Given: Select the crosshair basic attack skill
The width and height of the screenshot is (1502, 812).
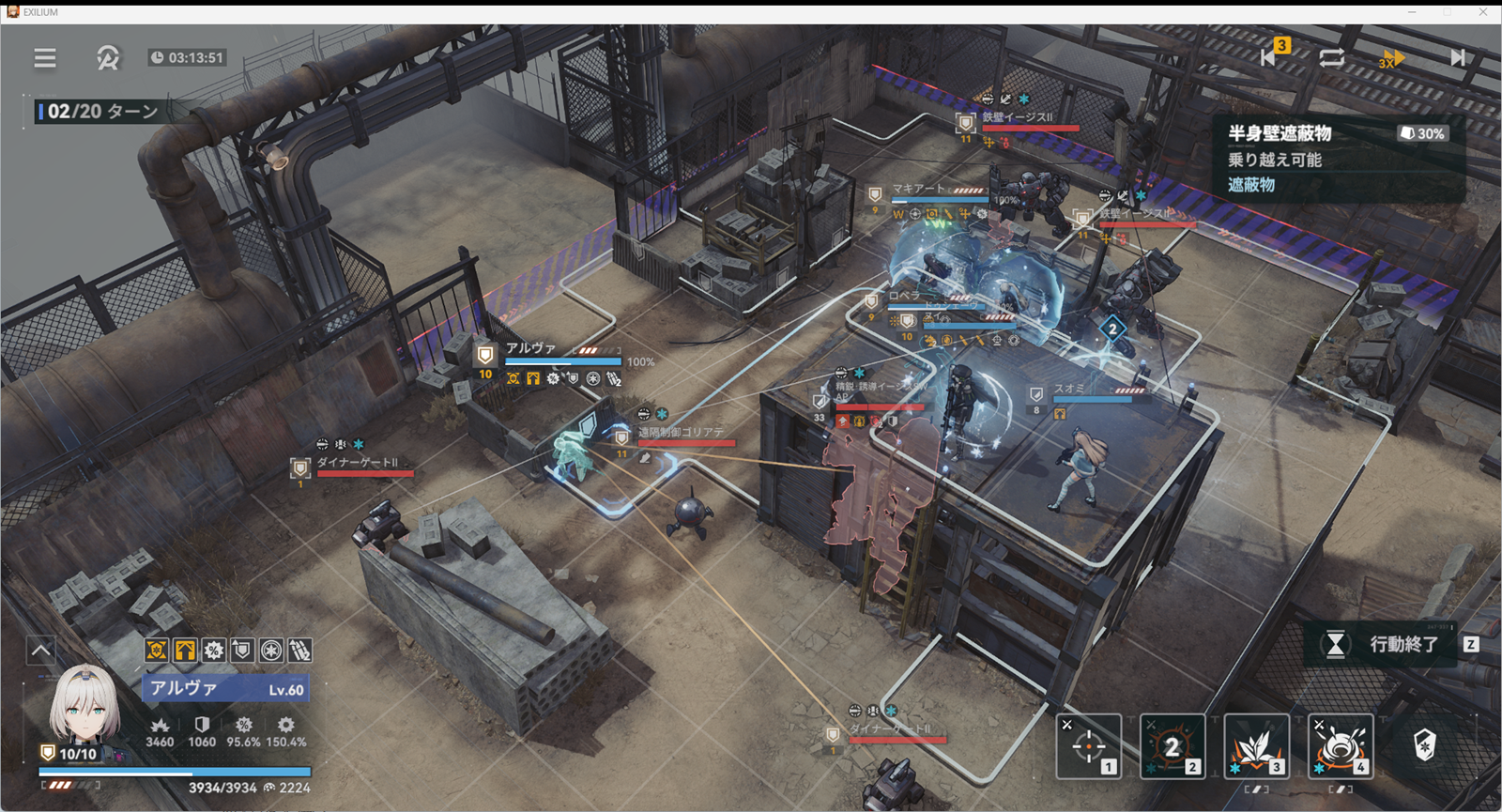Looking at the screenshot, I should [1089, 746].
